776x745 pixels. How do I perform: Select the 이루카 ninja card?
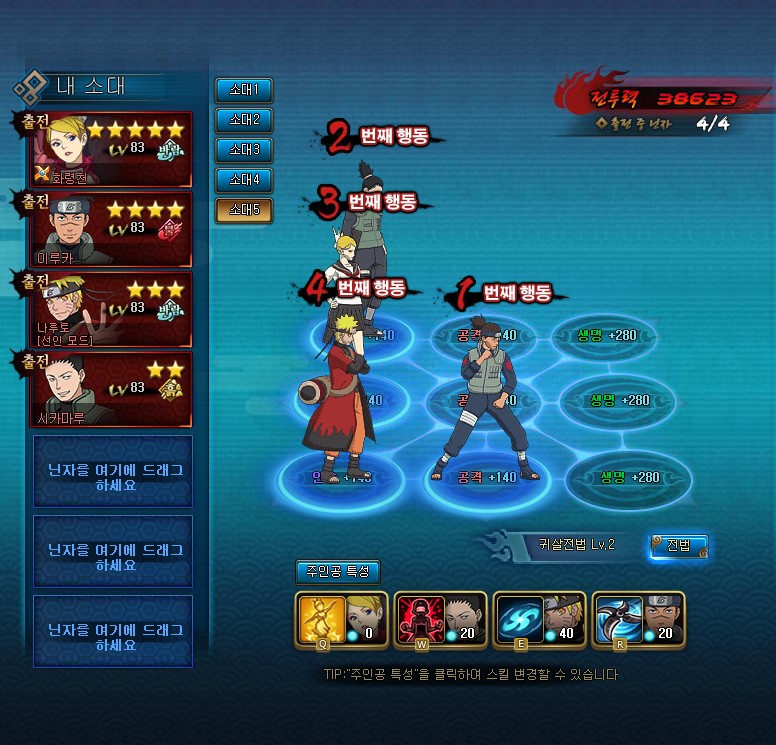[x=112, y=229]
